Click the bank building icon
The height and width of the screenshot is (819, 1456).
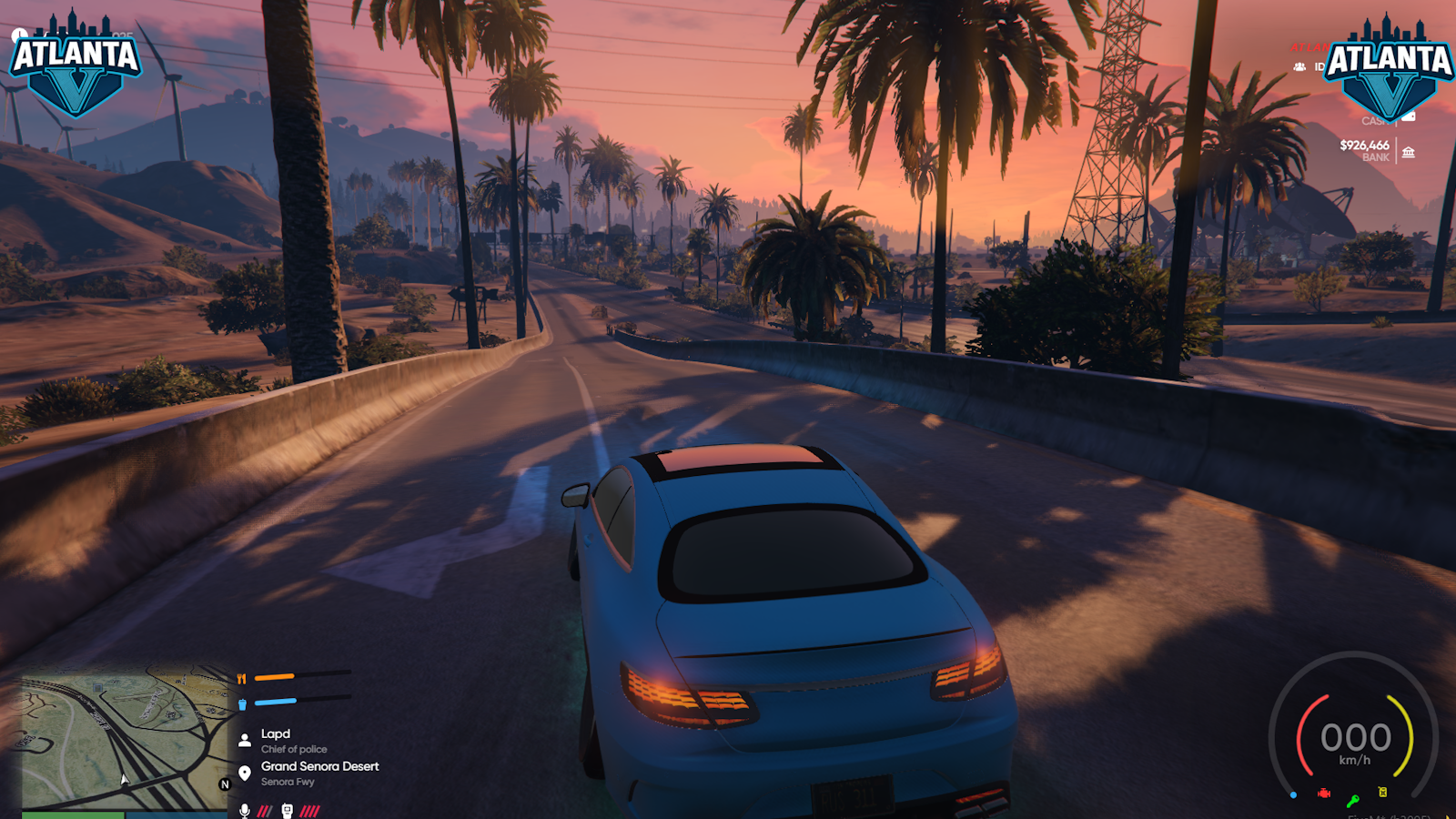click(x=1408, y=152)
